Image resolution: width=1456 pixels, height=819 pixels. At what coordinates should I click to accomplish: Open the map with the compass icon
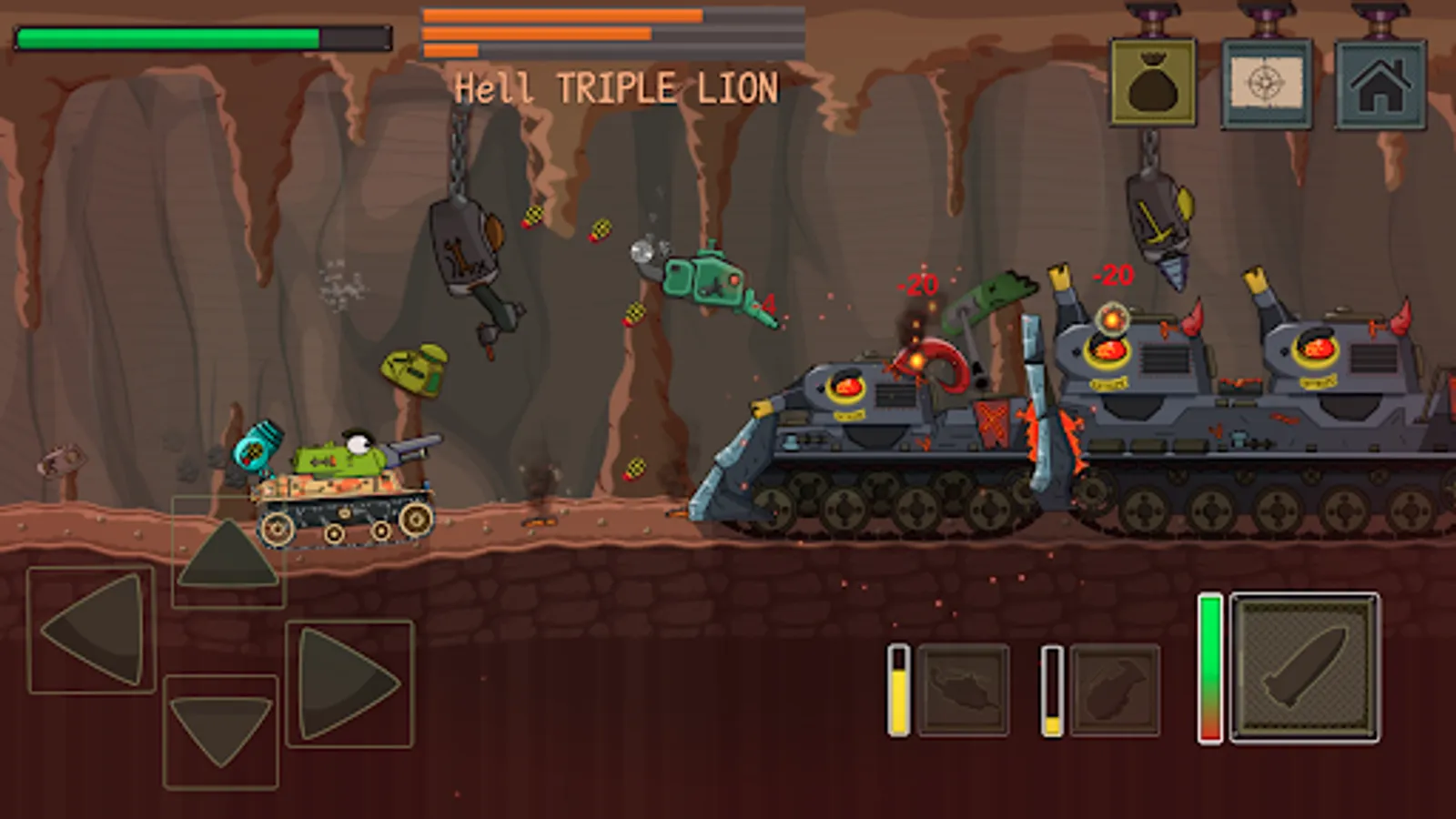(x=1267, y=77)
